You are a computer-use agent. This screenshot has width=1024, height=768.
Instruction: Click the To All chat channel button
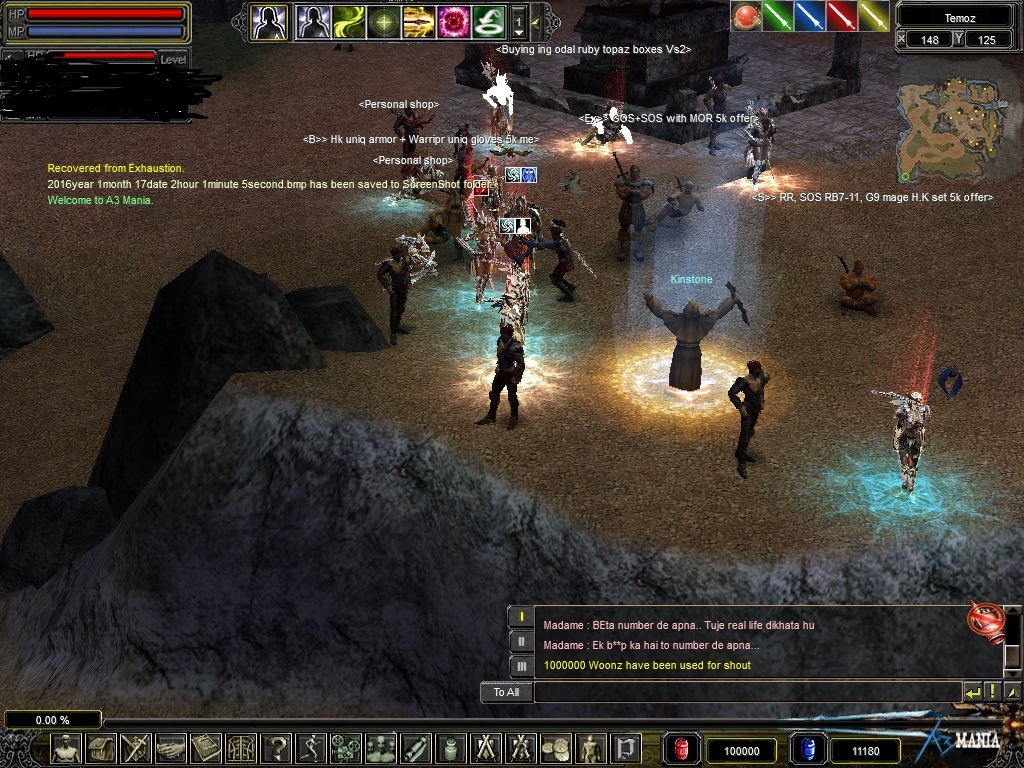coord(506,692)
